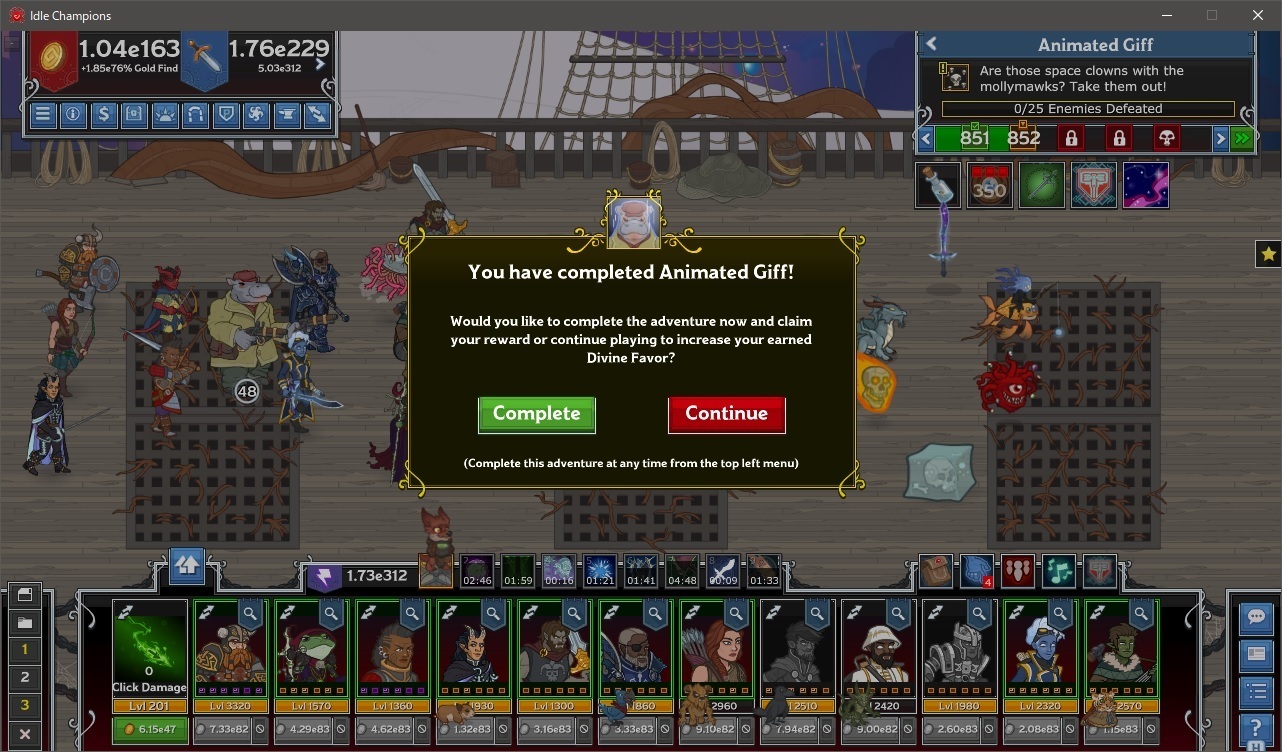
Task: Go to area 851 in tracker
Action: pyautogui.click(x=973, y=138)
